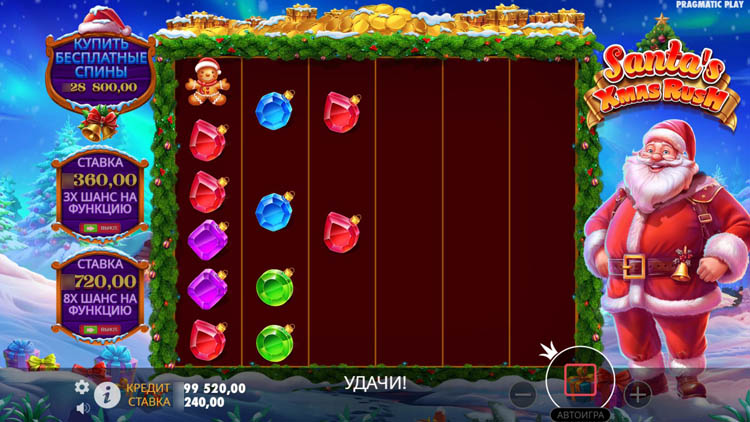Viewport: 750px width, 422px height.
Task: Buy free spins for 28 800,00
Action: click(100, 68)
